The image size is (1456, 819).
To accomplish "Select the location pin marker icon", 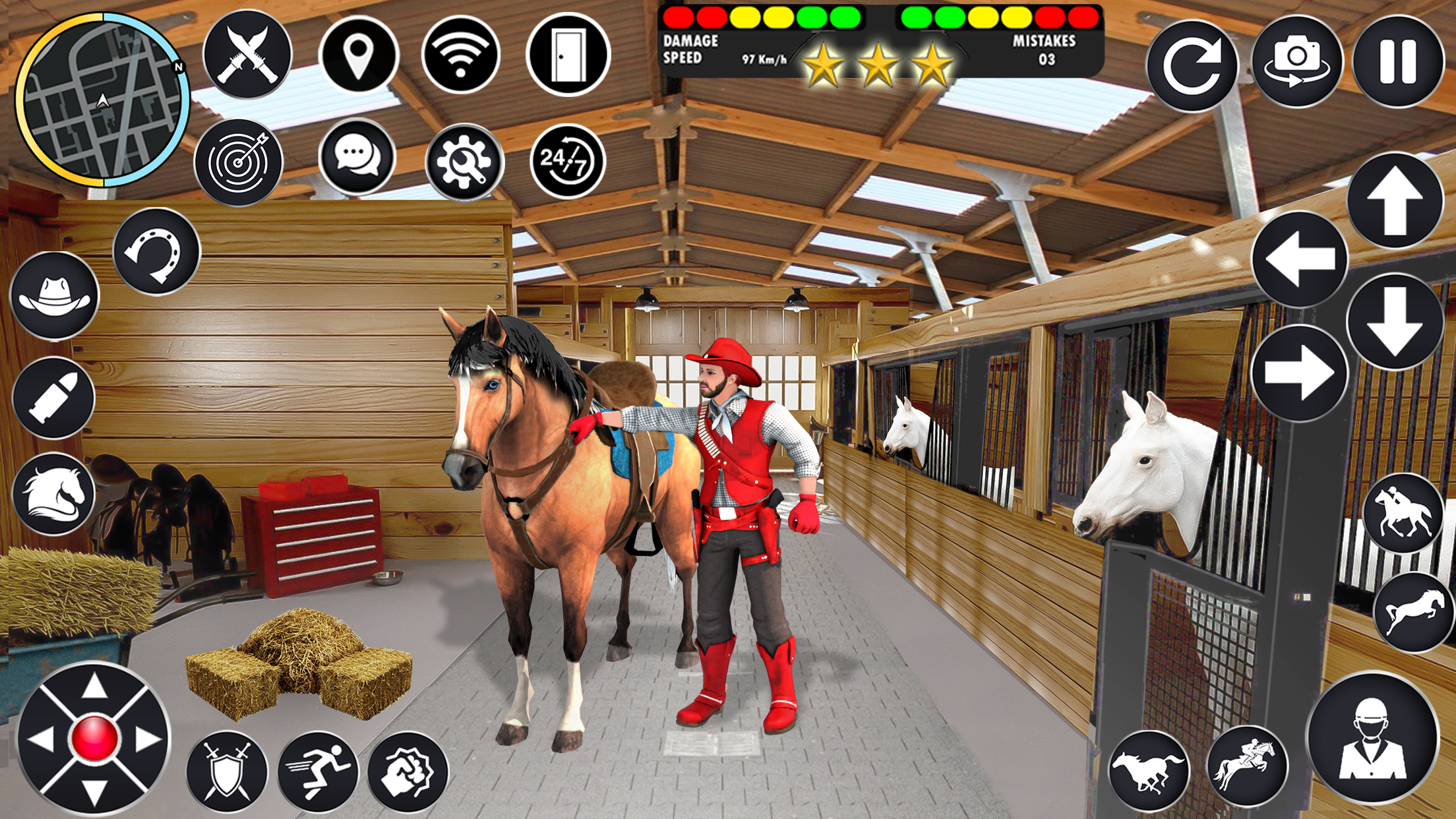I will [x=359, y=56].
